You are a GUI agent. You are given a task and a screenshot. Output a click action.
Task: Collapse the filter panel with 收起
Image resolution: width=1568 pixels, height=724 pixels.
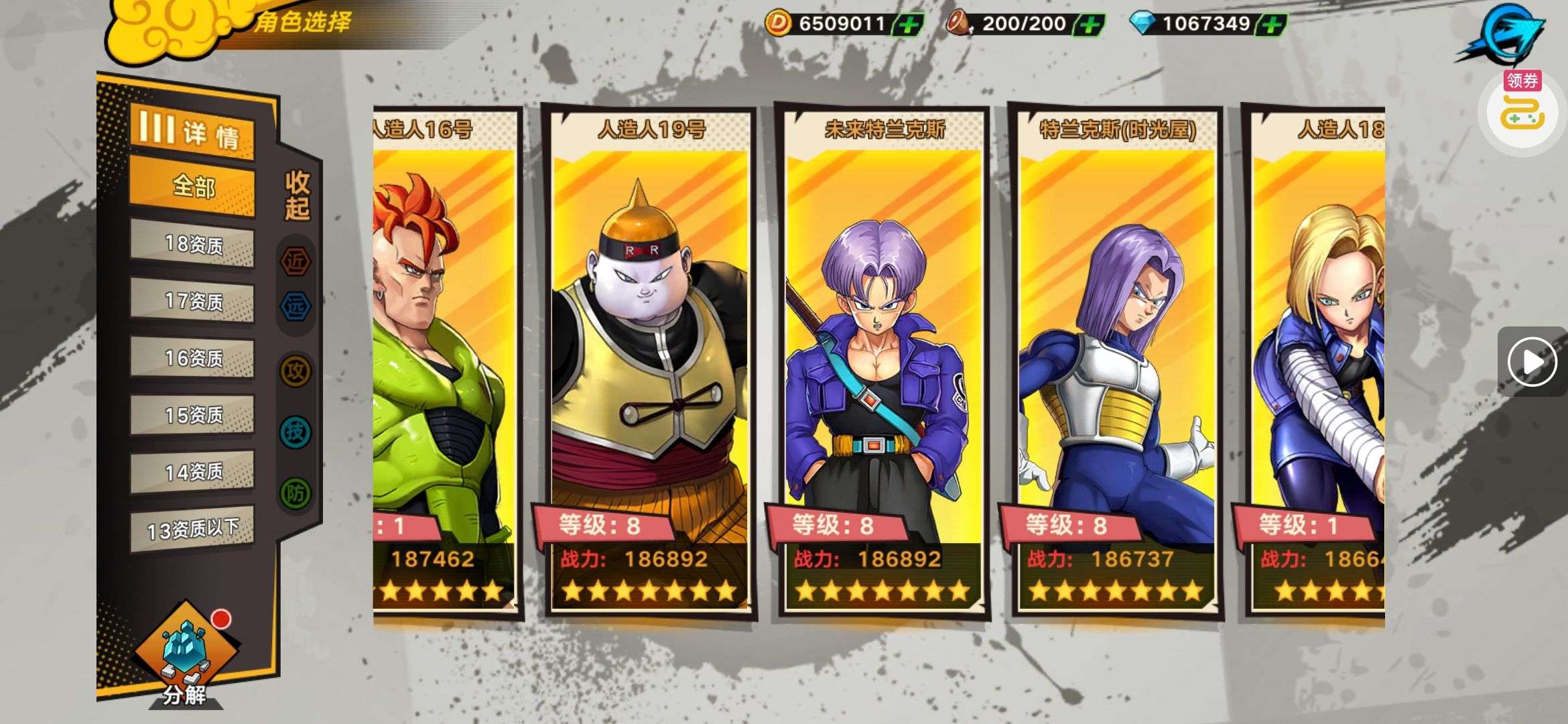point(297,195)
